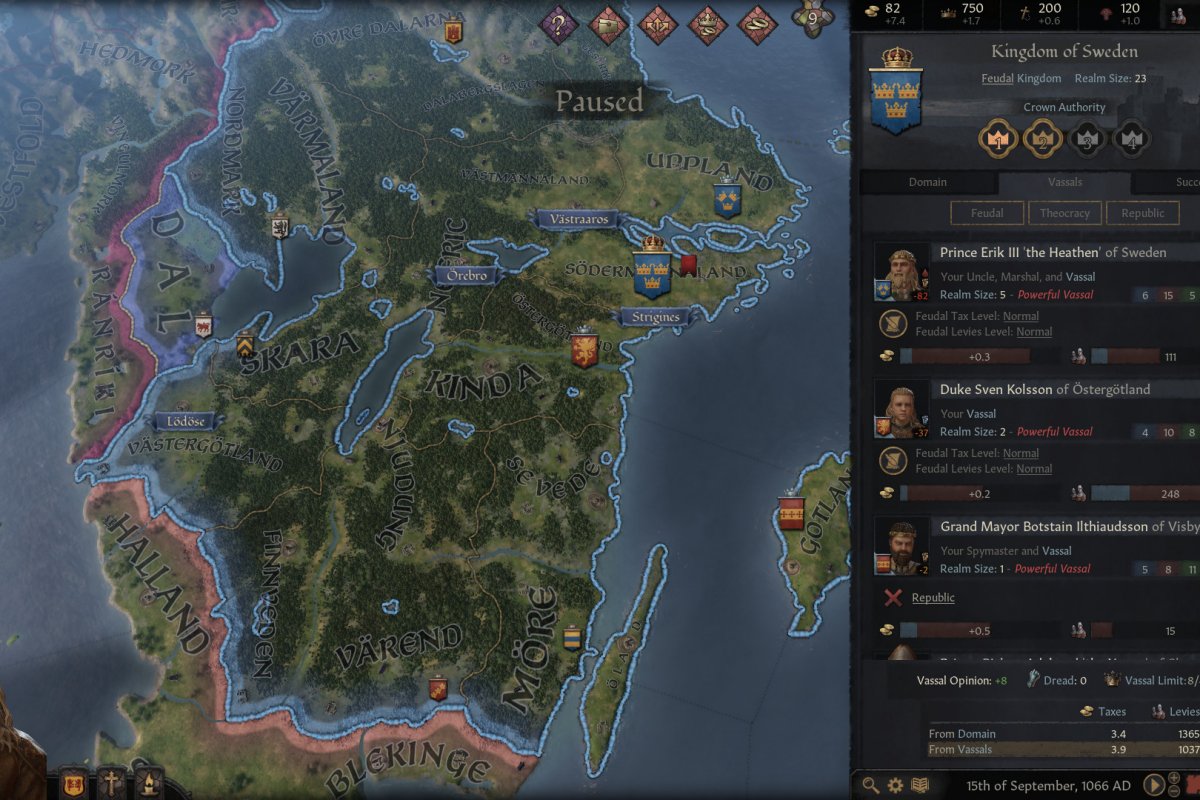The image size is (1200, 800).
Task: Open the encyclopedia book icon
Action: 919,785
